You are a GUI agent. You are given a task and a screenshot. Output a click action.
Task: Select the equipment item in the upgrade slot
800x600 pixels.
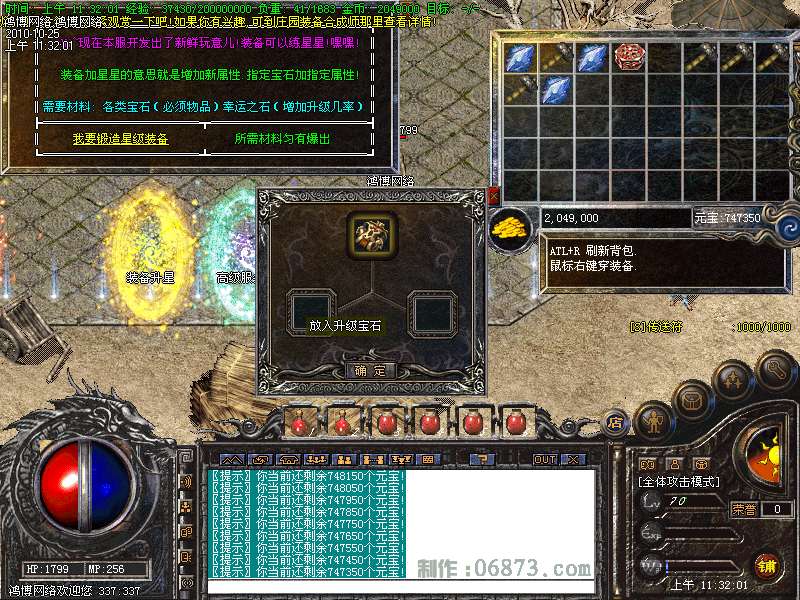(x=371, y=232)
